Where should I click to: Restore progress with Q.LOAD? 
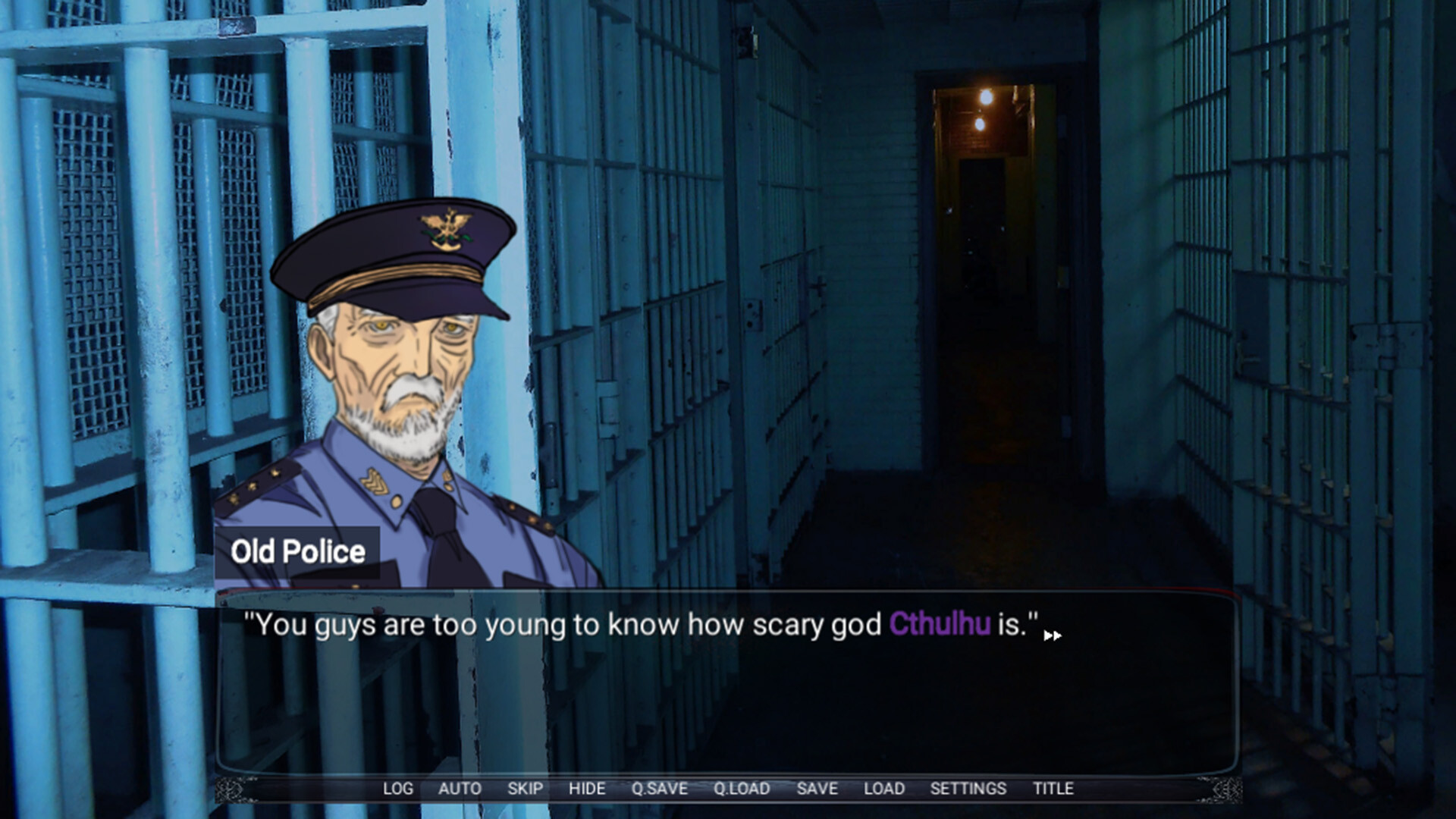click(741, 789)
